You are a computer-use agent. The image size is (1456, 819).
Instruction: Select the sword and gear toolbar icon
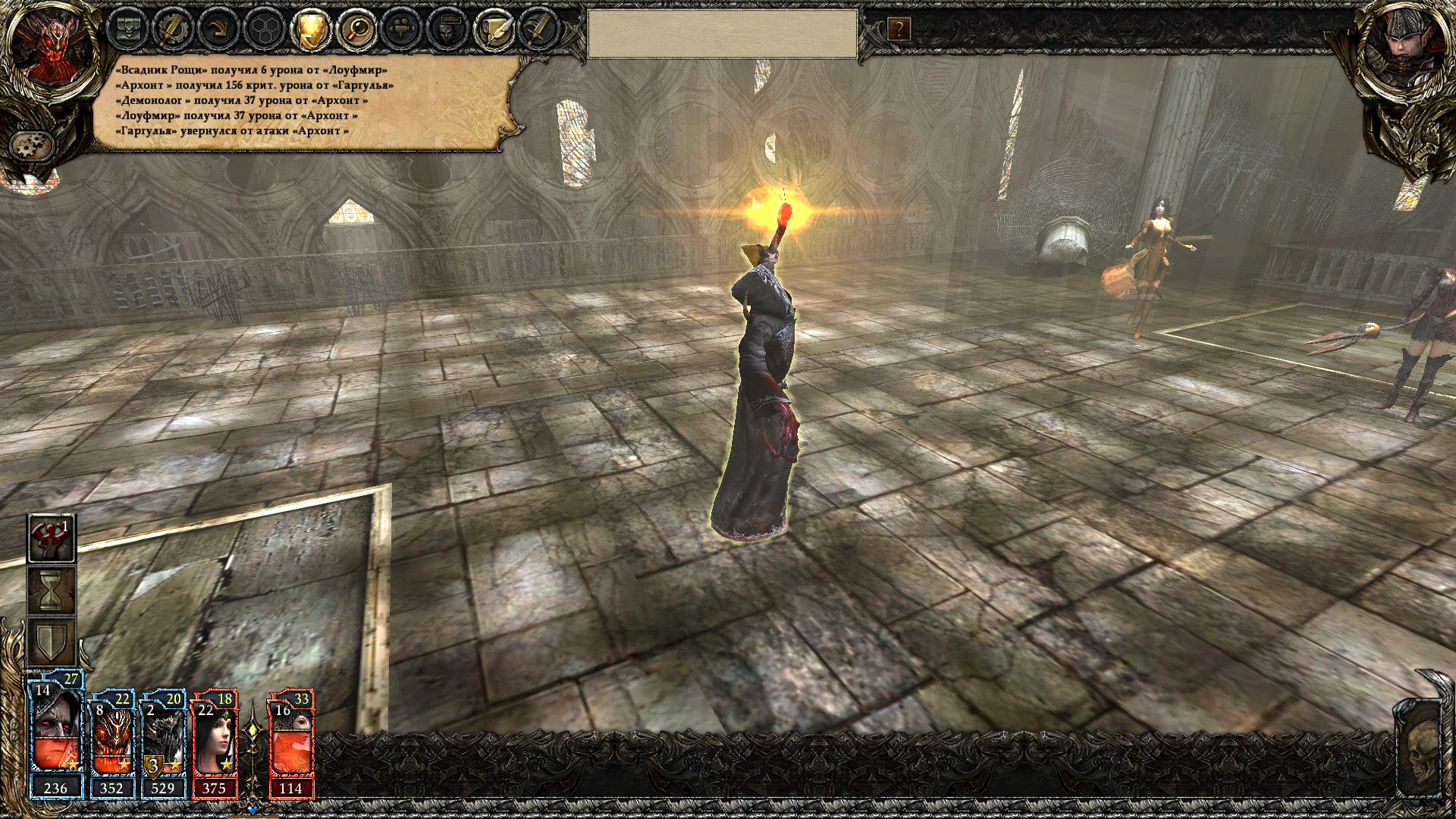click(172, 30)
